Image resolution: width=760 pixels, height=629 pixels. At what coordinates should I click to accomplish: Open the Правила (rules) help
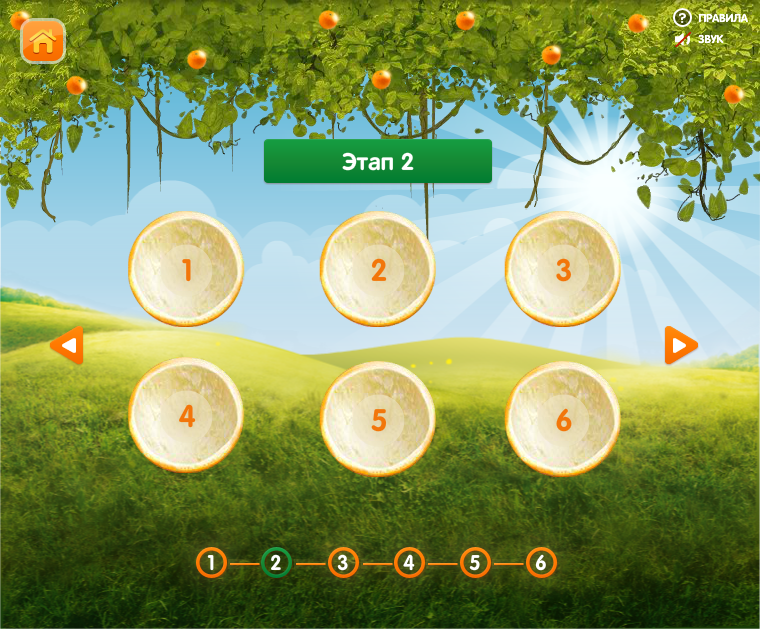pos(710,18)
